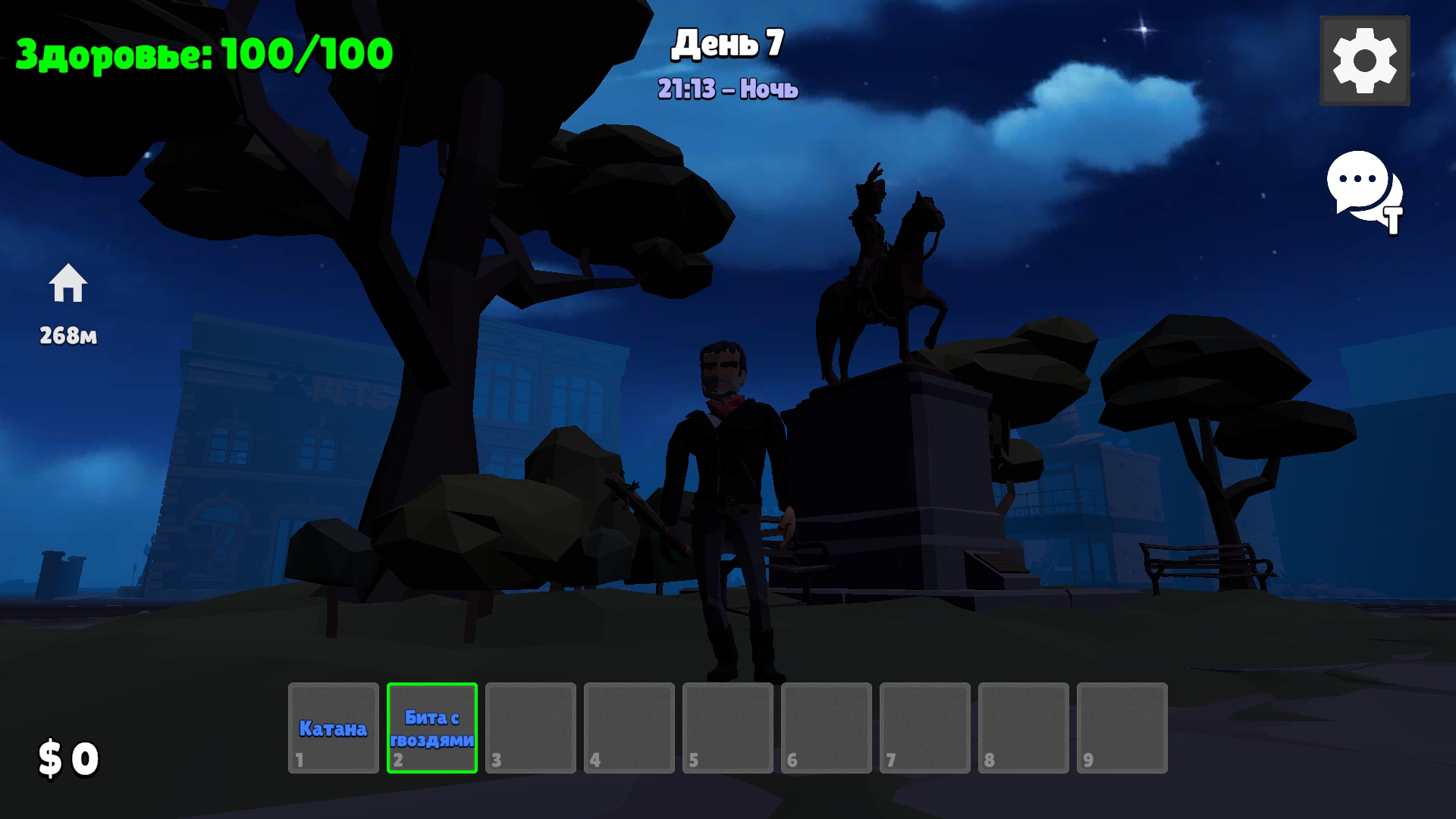The height and width of the screenshot is (819, 1456).
Task: Select the Катана in hotbar slot 1
Action: (332, 728)
